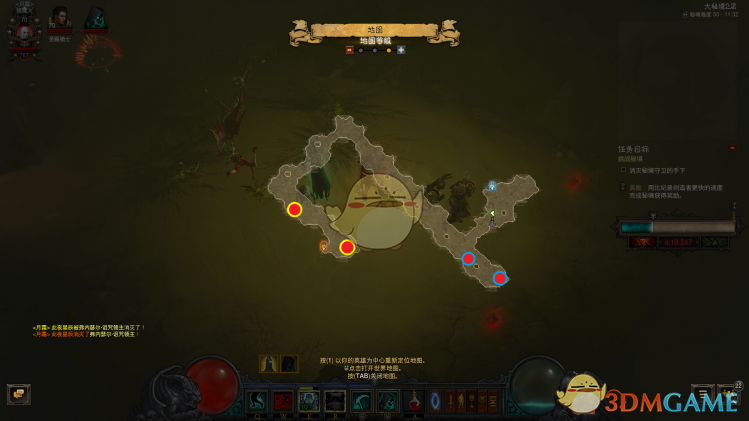The image size is (749, 421).
Task: Select the green-hooded pet portrait
Action: (96, 19)
